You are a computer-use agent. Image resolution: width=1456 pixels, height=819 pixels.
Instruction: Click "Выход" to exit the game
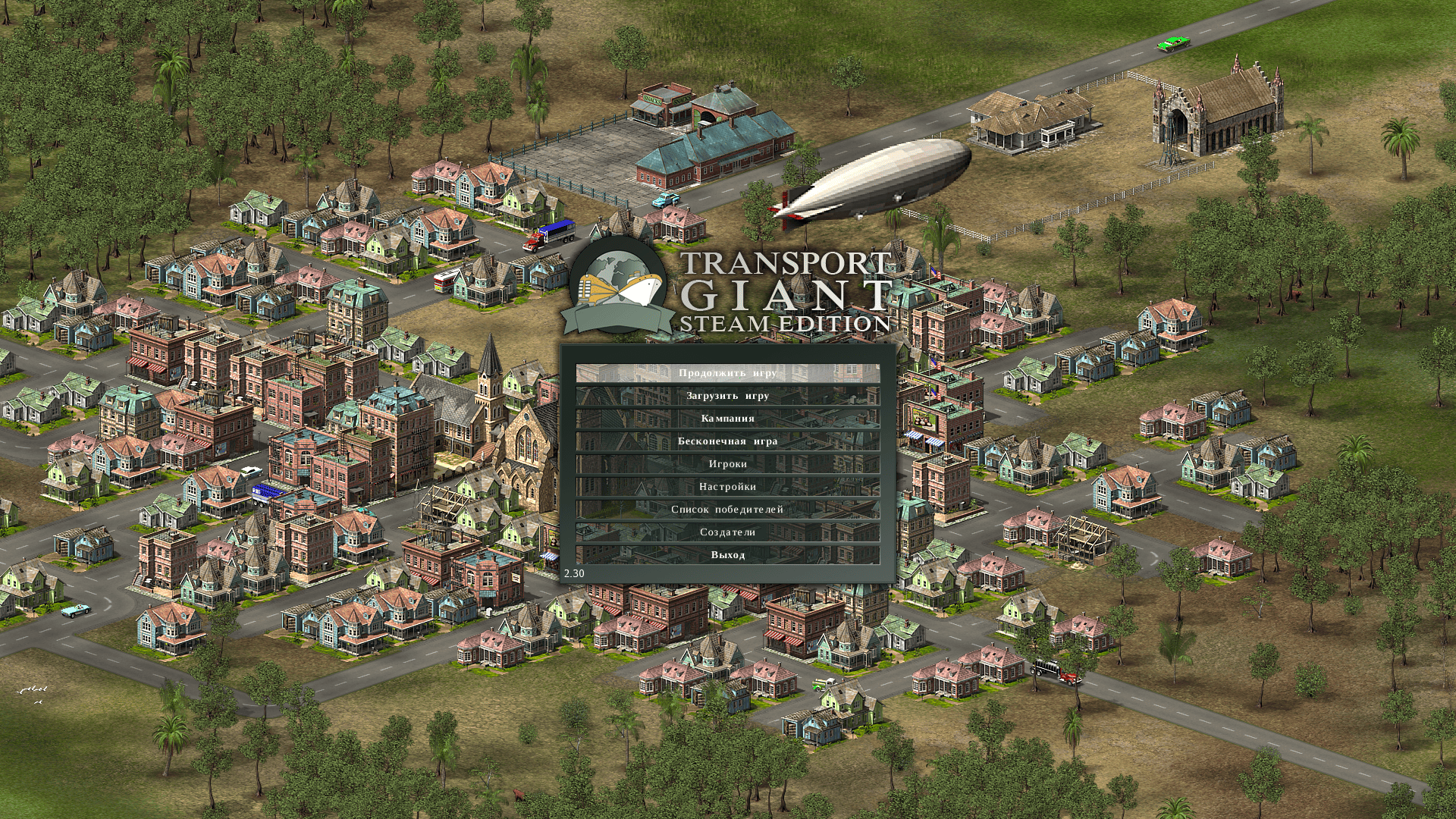pyautogui.click(x=727, y=555)
